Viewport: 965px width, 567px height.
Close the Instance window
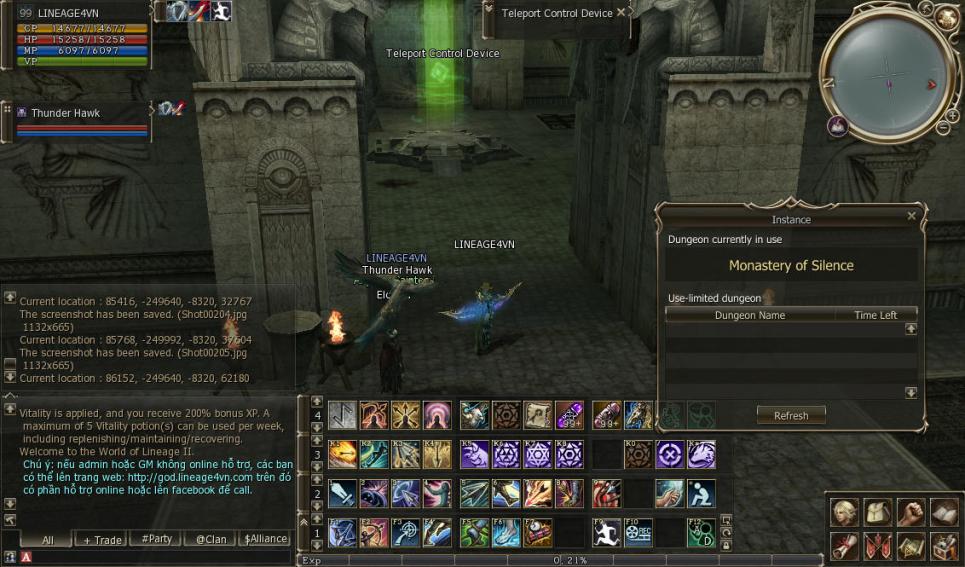(911, 216)
